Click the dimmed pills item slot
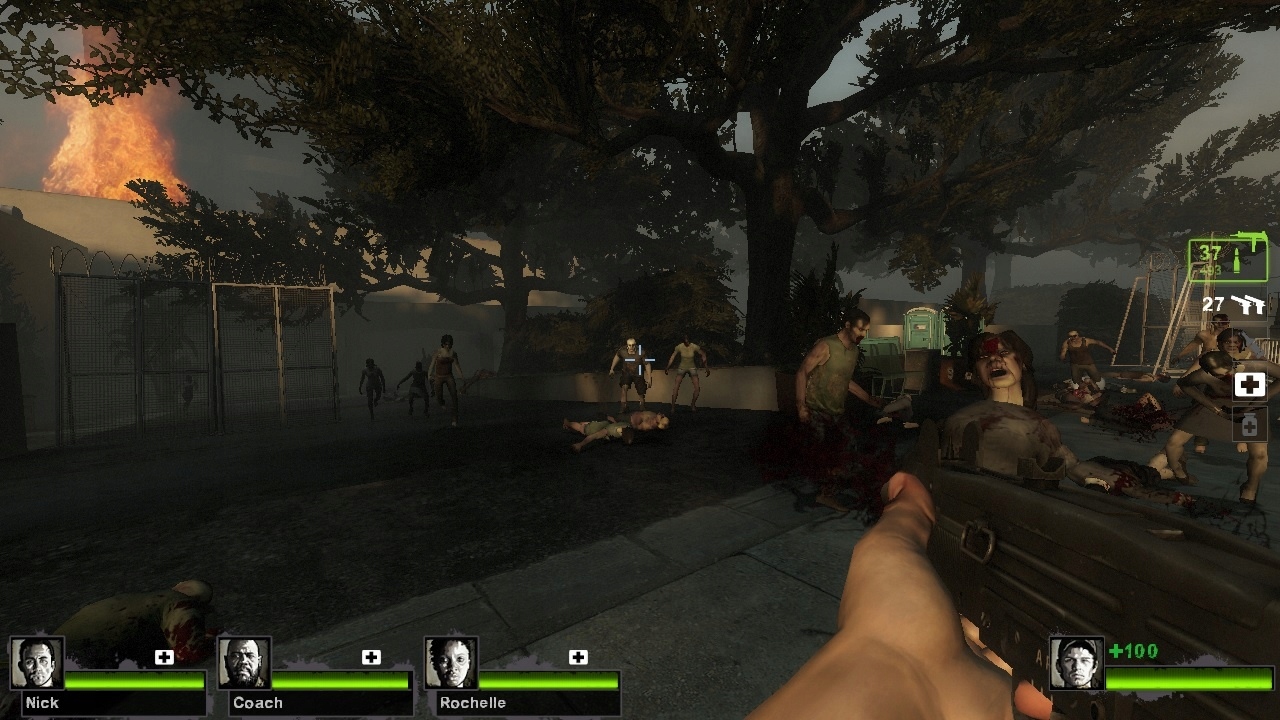 (x=1250, y=425)
